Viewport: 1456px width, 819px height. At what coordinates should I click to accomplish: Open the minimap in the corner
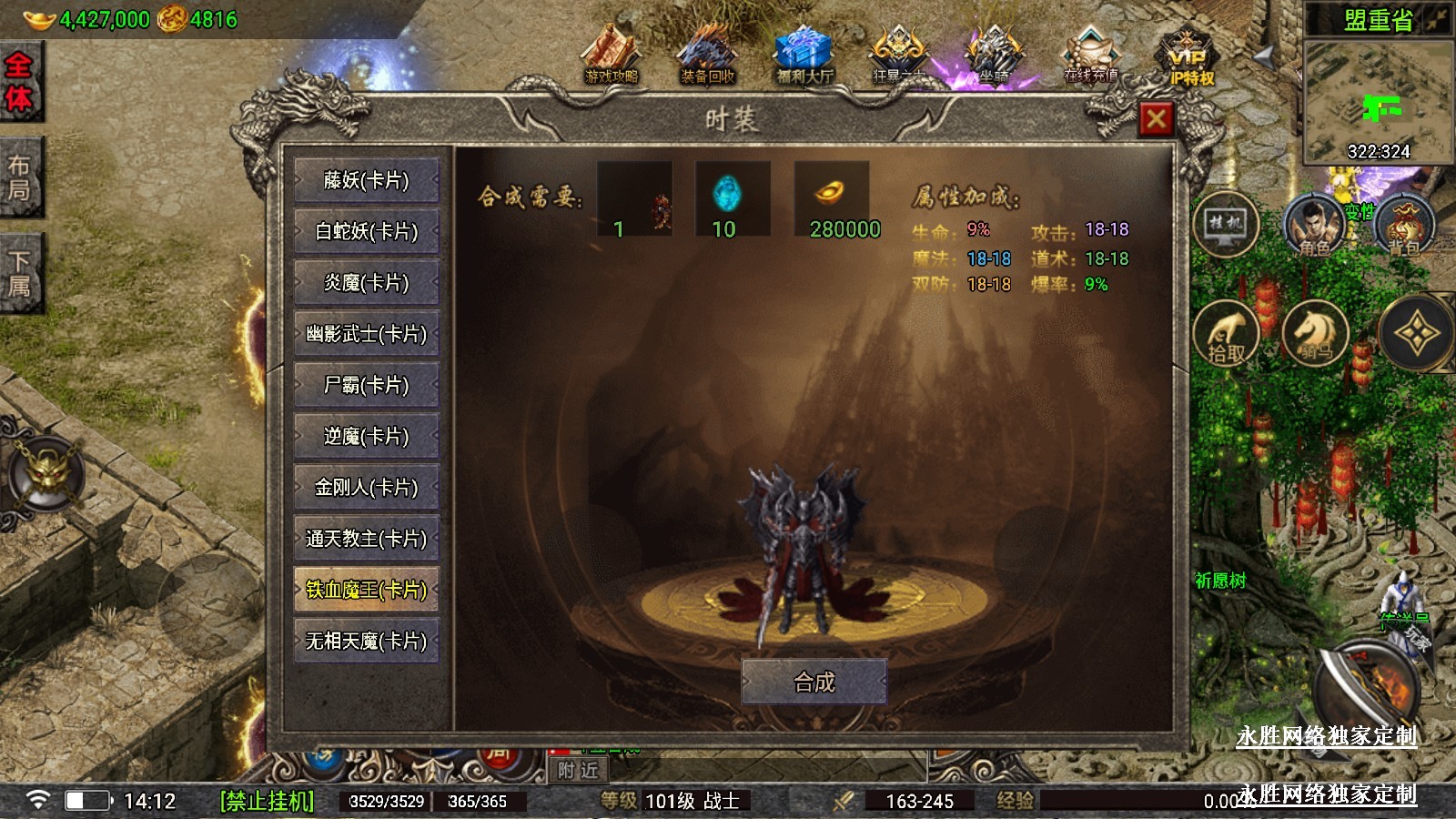point(1378,100)
